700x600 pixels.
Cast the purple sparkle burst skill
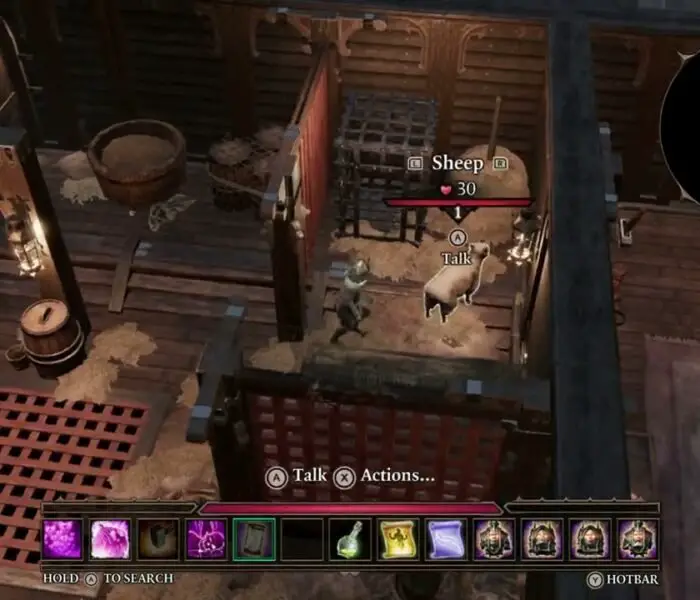pyautogui.click(x=206, y=539)
